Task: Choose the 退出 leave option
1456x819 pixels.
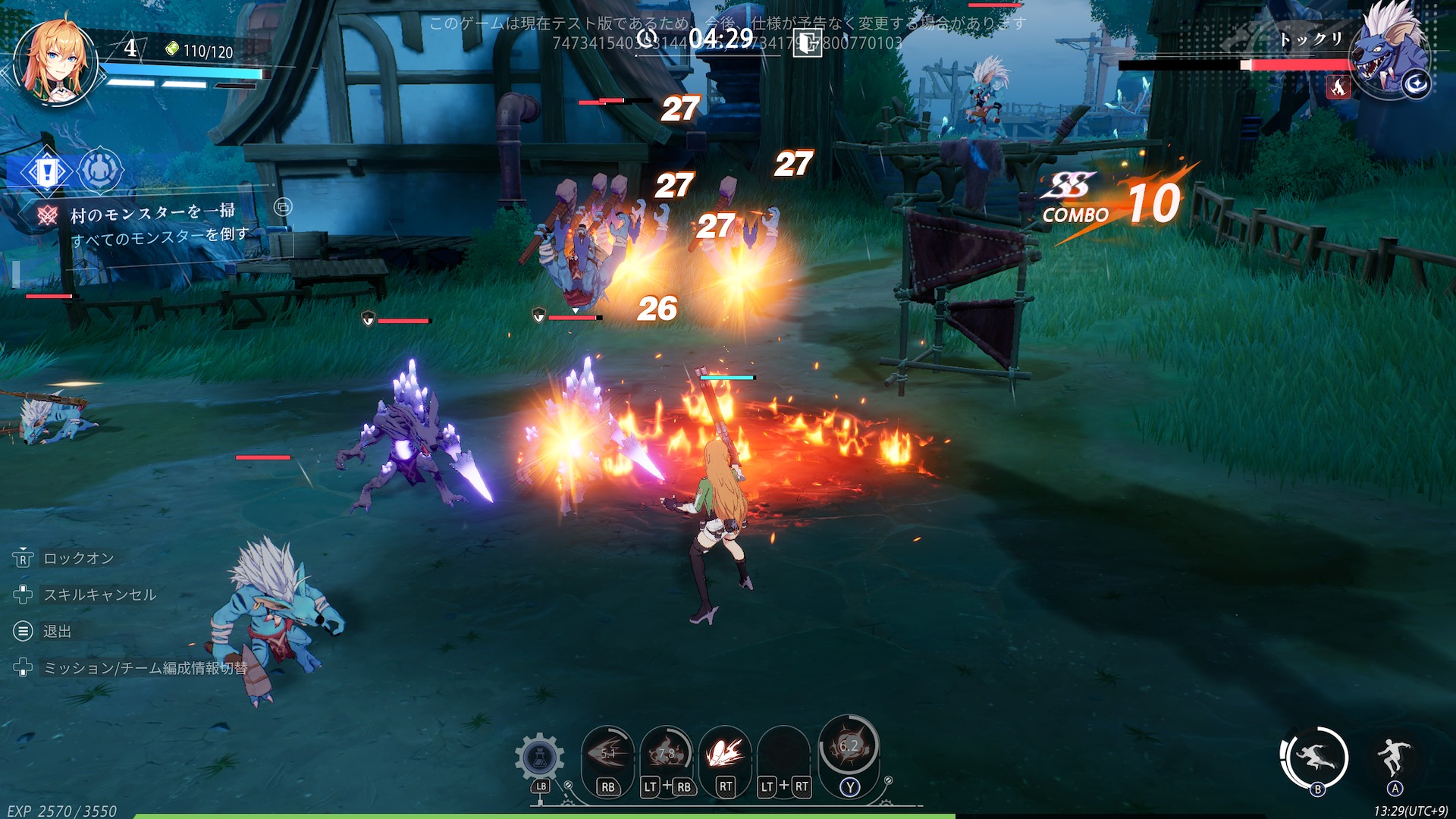Action: pyautogui.click(x=57, y=631)
